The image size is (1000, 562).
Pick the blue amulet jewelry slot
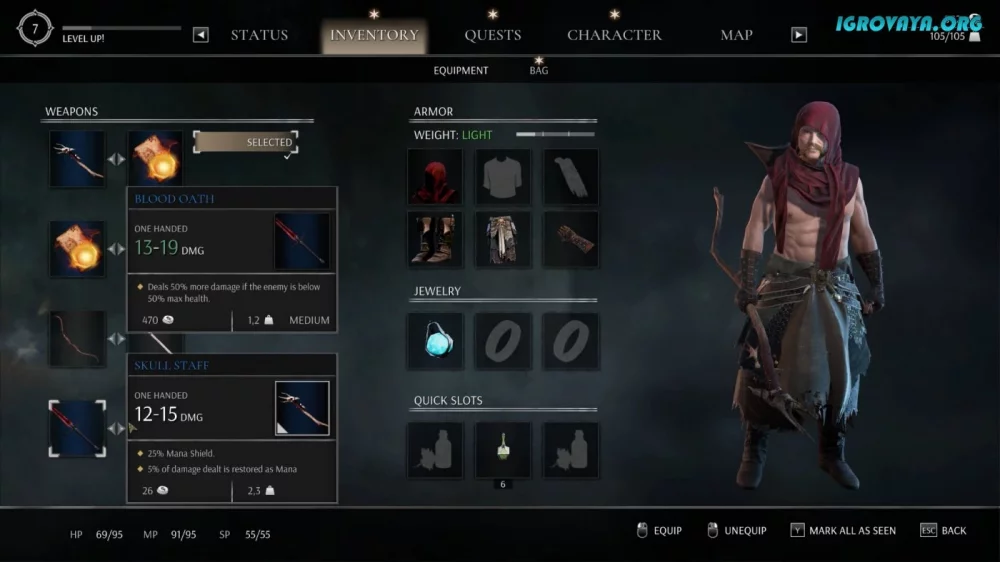pyautogui.click(x=435, y=341)
